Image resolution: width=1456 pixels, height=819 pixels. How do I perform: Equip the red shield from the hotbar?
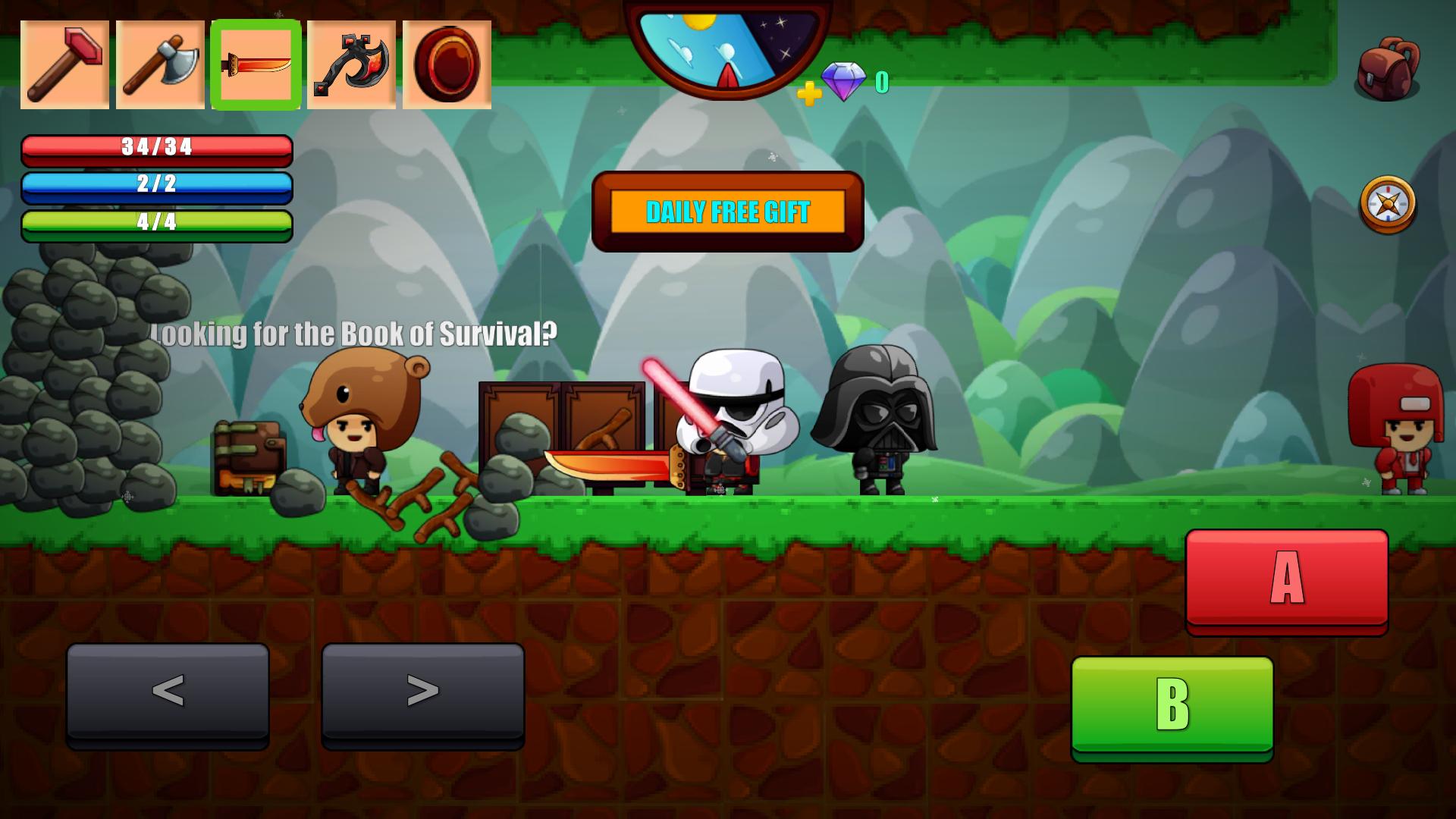point(447,64)
